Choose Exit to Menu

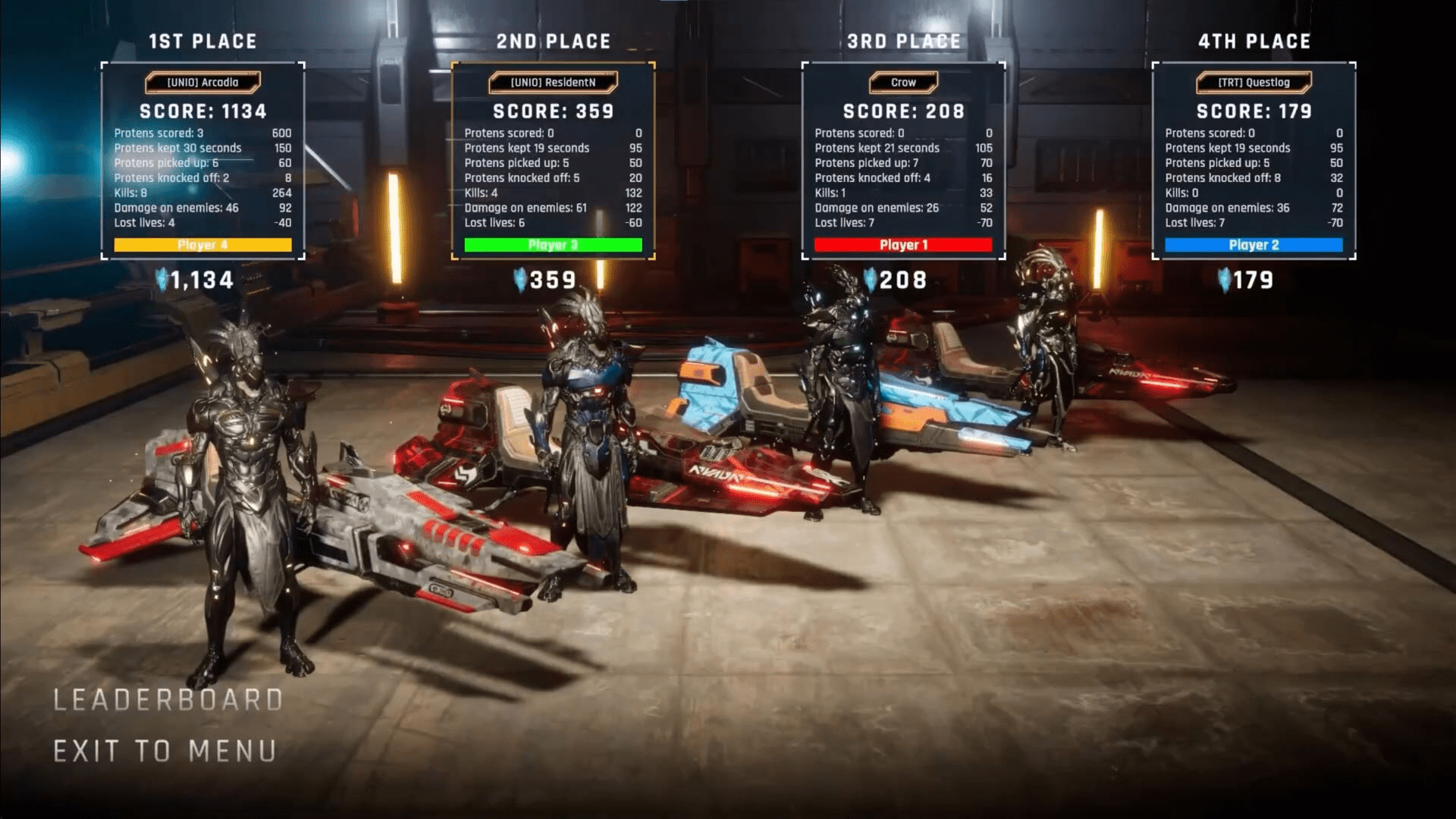(x=165, y=752)
